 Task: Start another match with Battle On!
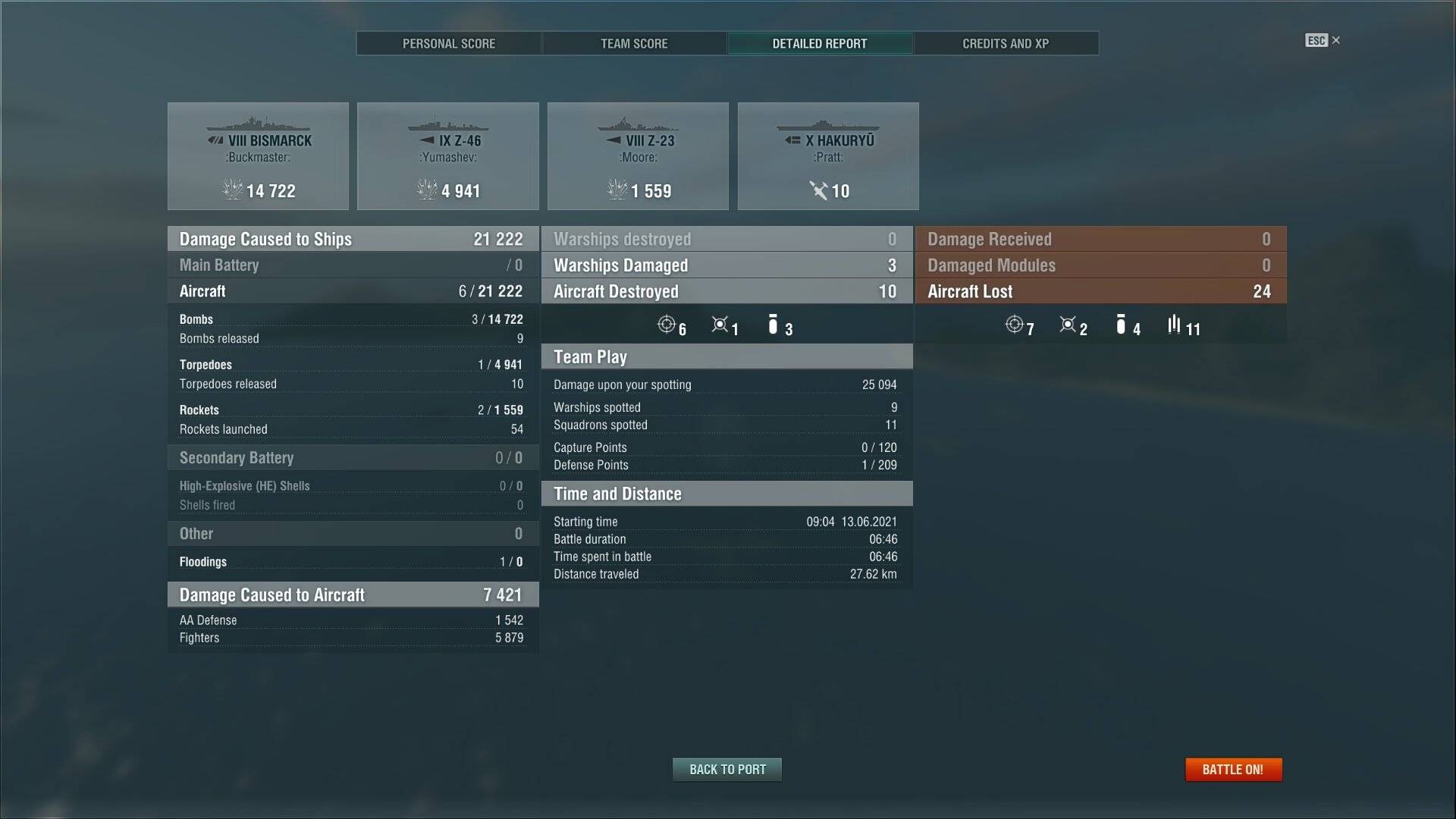click(x=1233, y=769)
